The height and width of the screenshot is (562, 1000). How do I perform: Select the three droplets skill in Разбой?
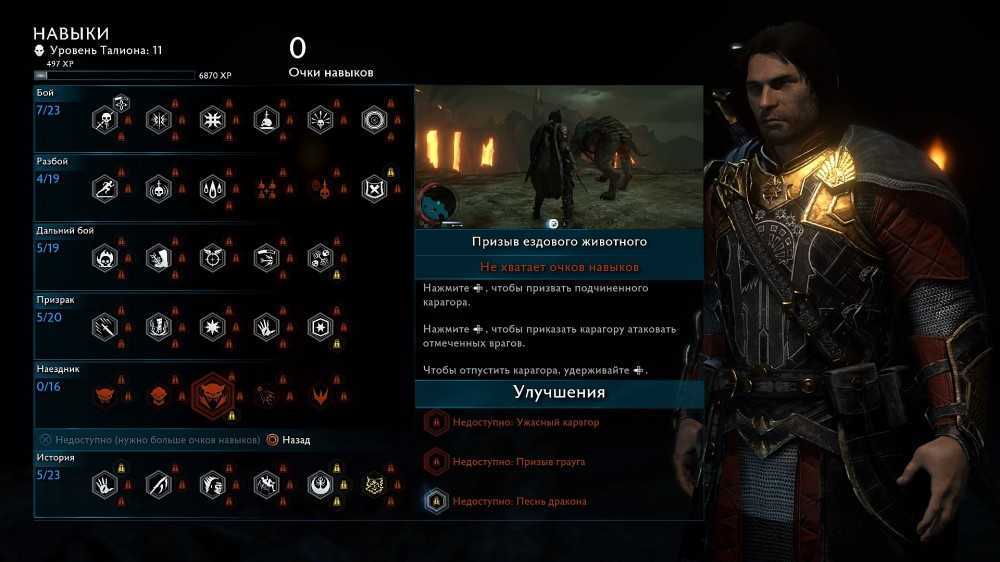tap(212, 188)
